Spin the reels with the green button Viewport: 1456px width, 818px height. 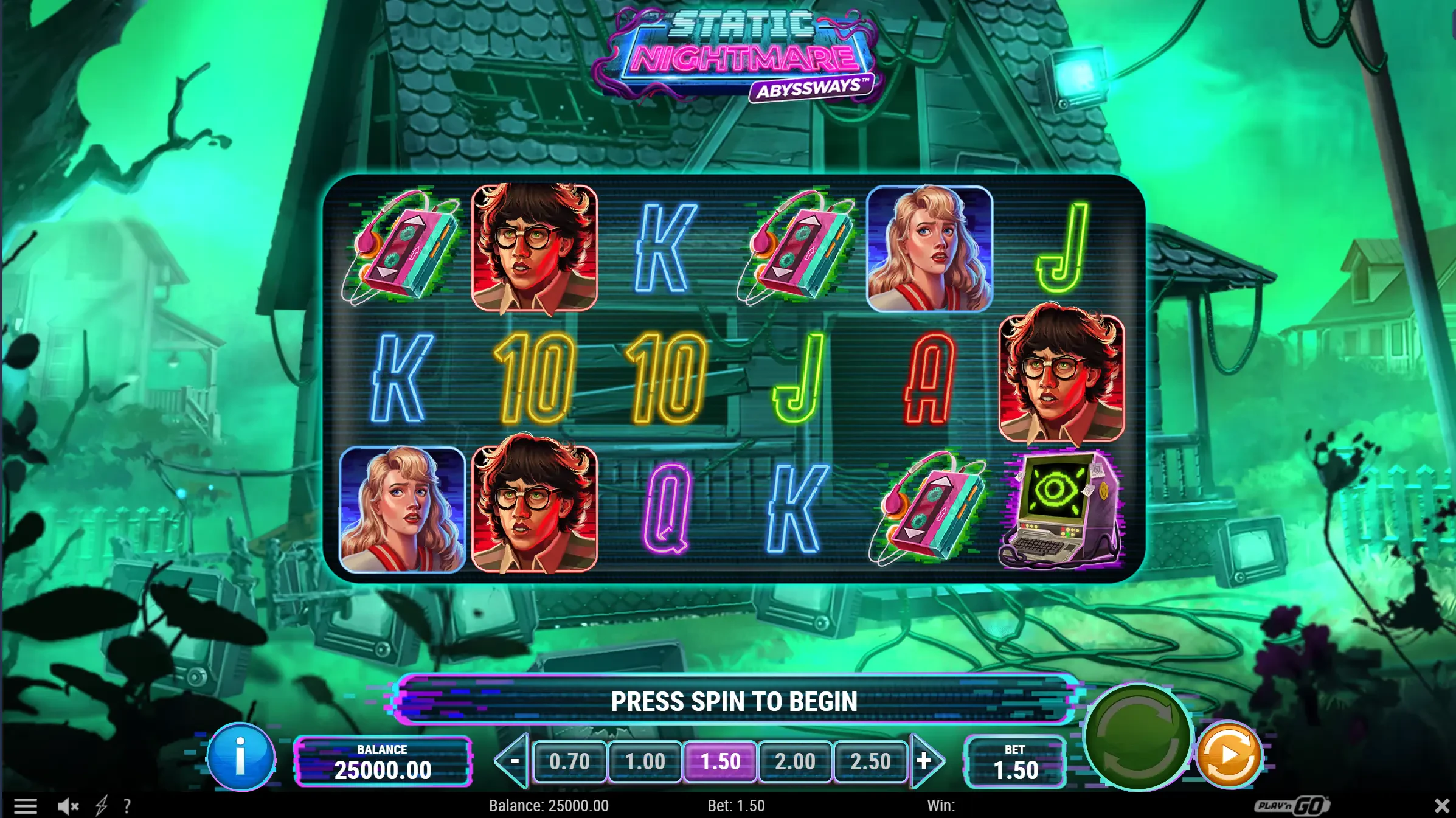pos(1137,737)
